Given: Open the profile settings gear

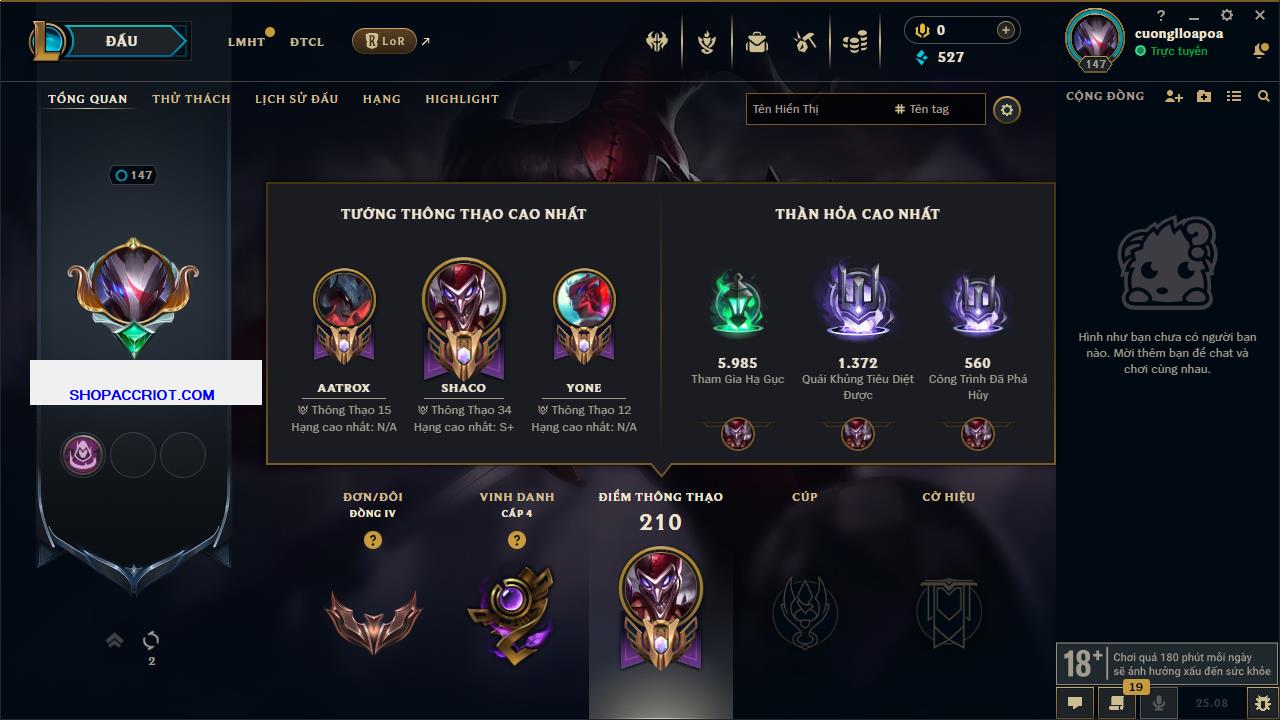Looking at the screenshot, I should [1007, 110].
